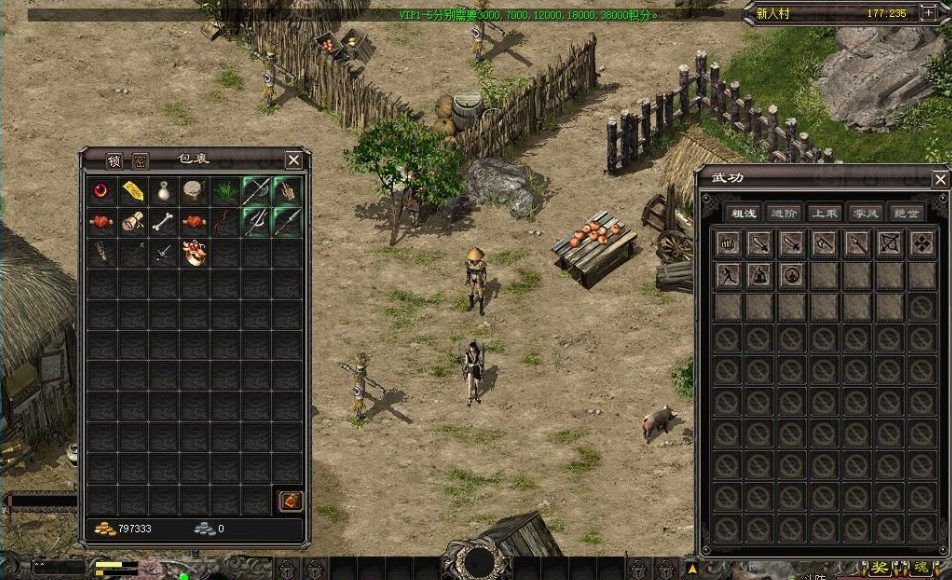Image resolution: width=952 pixels, height=580 pixels.
Task: Choose the golden ring with red gem
Action: click(x=194, y=253)
